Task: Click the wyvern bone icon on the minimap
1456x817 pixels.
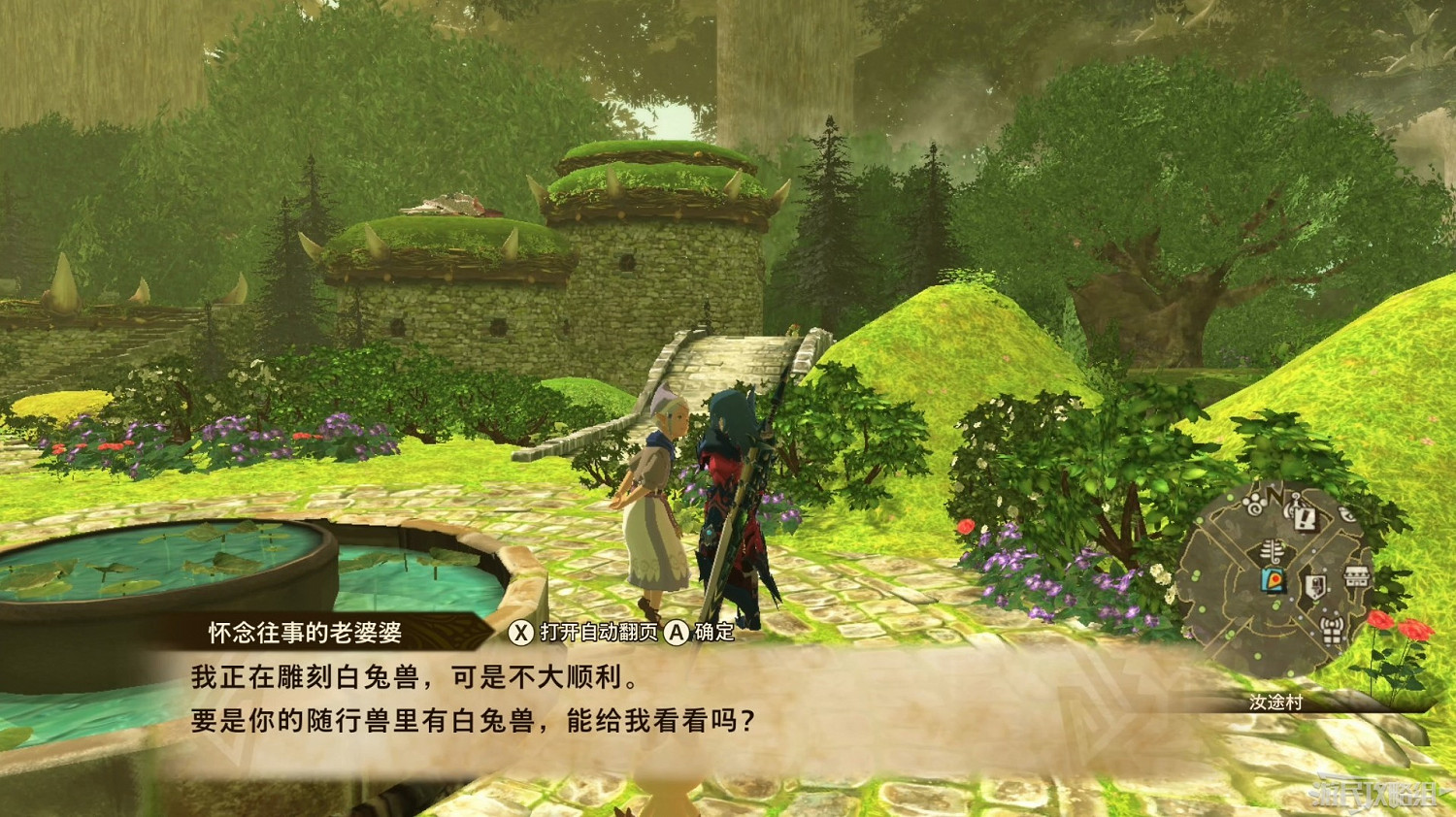Action: (x=1271, y=550)
